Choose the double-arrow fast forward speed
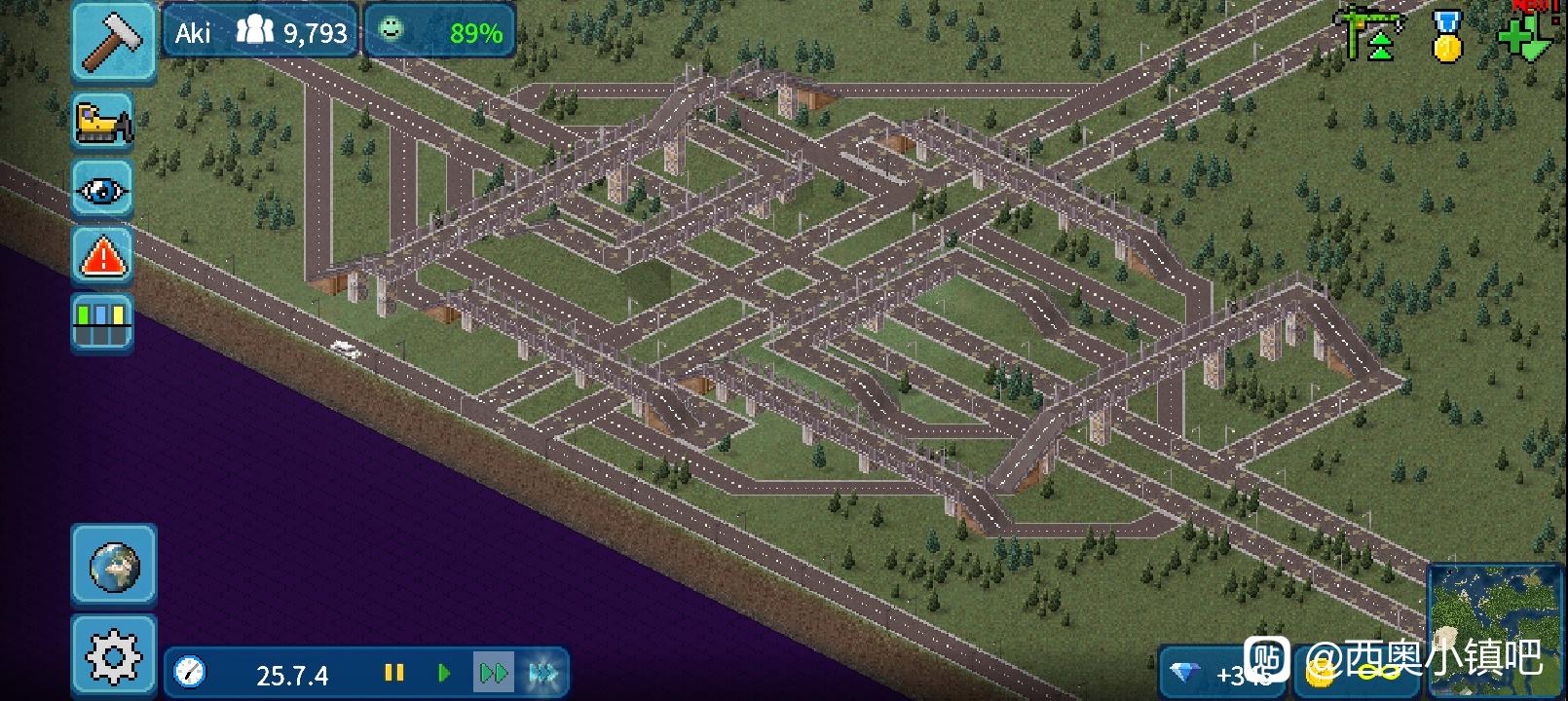Viewport: 1568px width, 701px height. coord(493,673)
